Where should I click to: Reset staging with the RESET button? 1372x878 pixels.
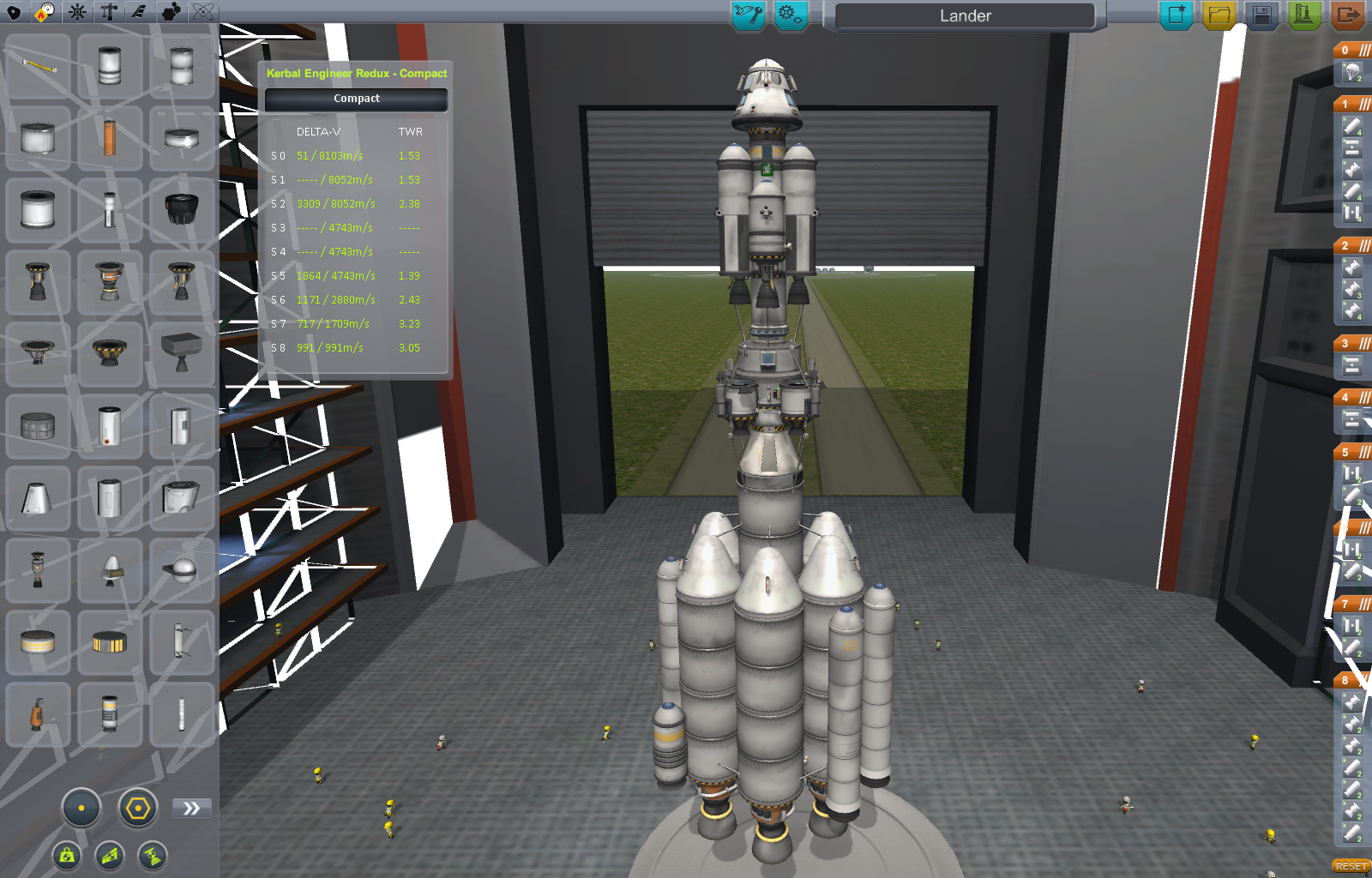(x=1351, y=866)
